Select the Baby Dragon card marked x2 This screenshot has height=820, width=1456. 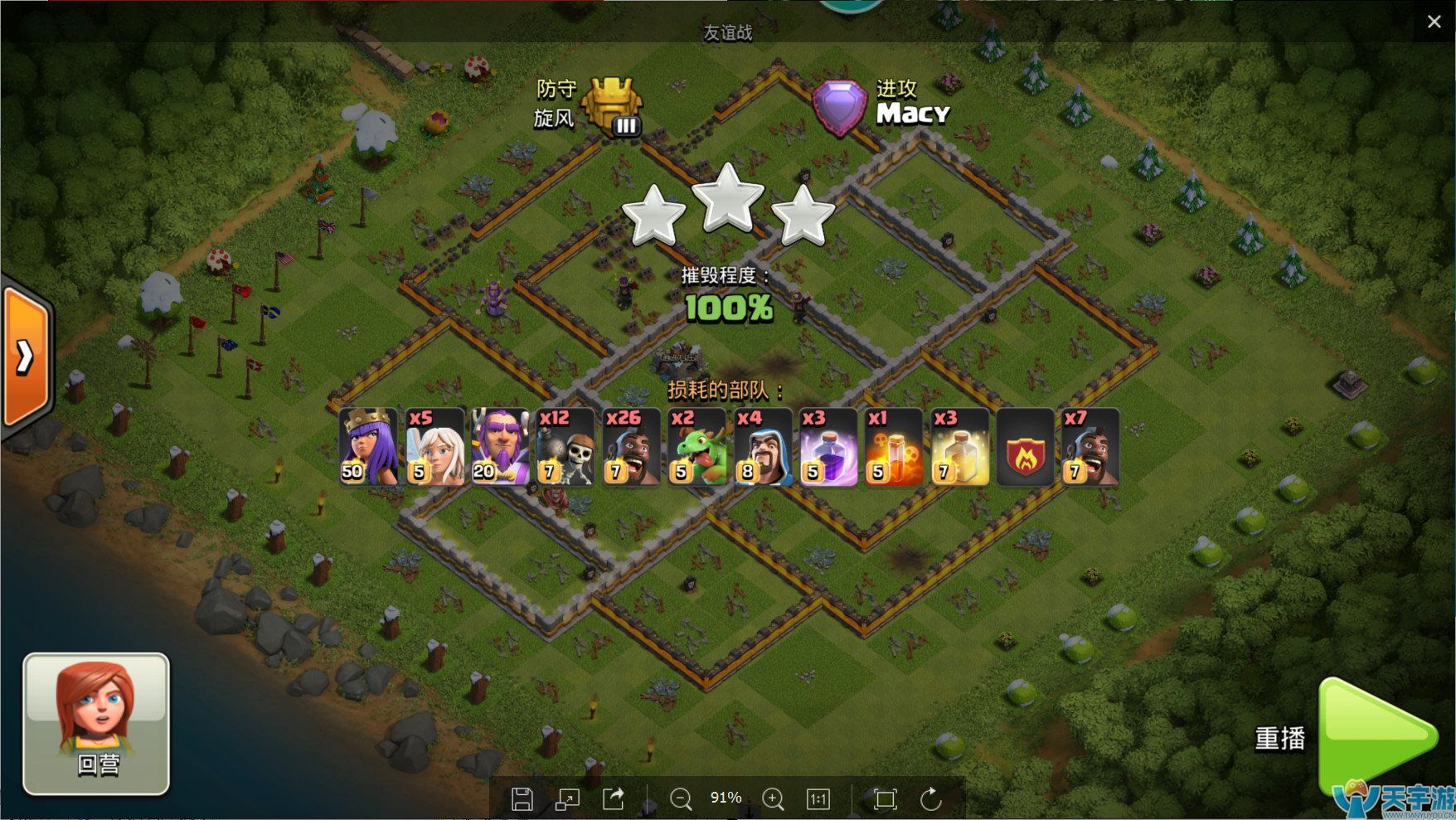pyautogui.click(x=696, y=446)
